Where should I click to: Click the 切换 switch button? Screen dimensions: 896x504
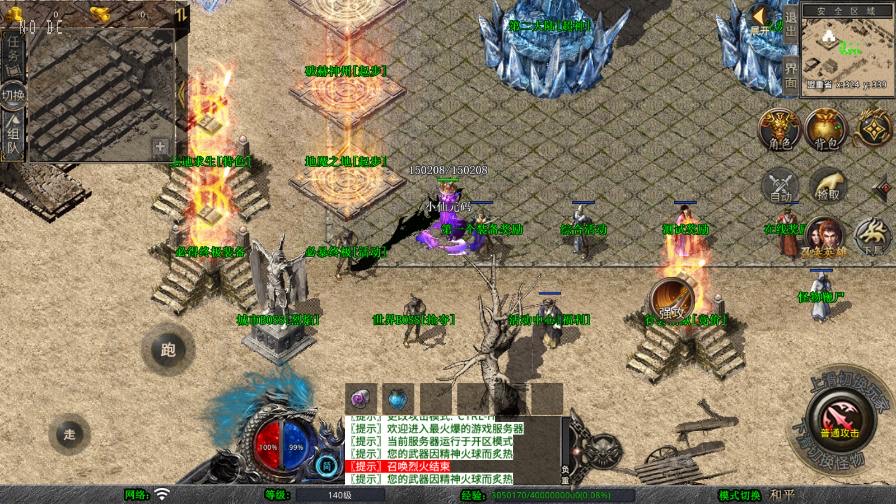pos(13,95)
